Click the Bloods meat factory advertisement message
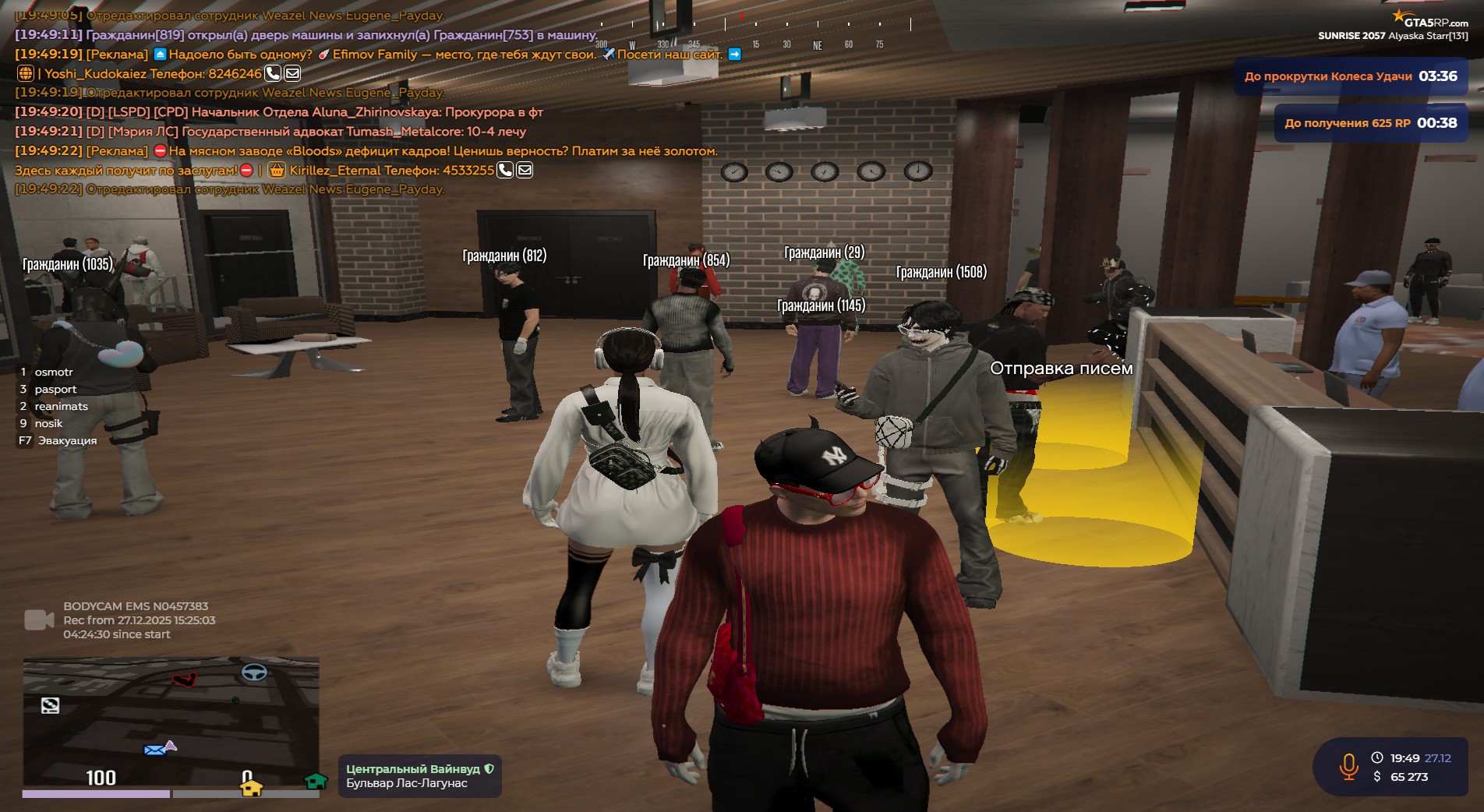The image size is (1484, 812). [441, 151]
